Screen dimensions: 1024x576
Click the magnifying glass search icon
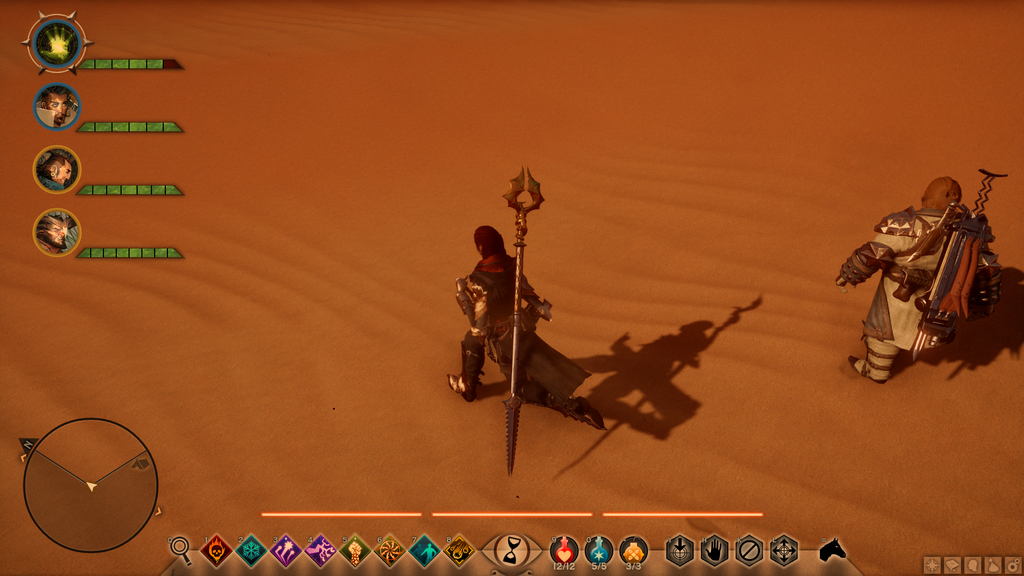click(181, 547)
